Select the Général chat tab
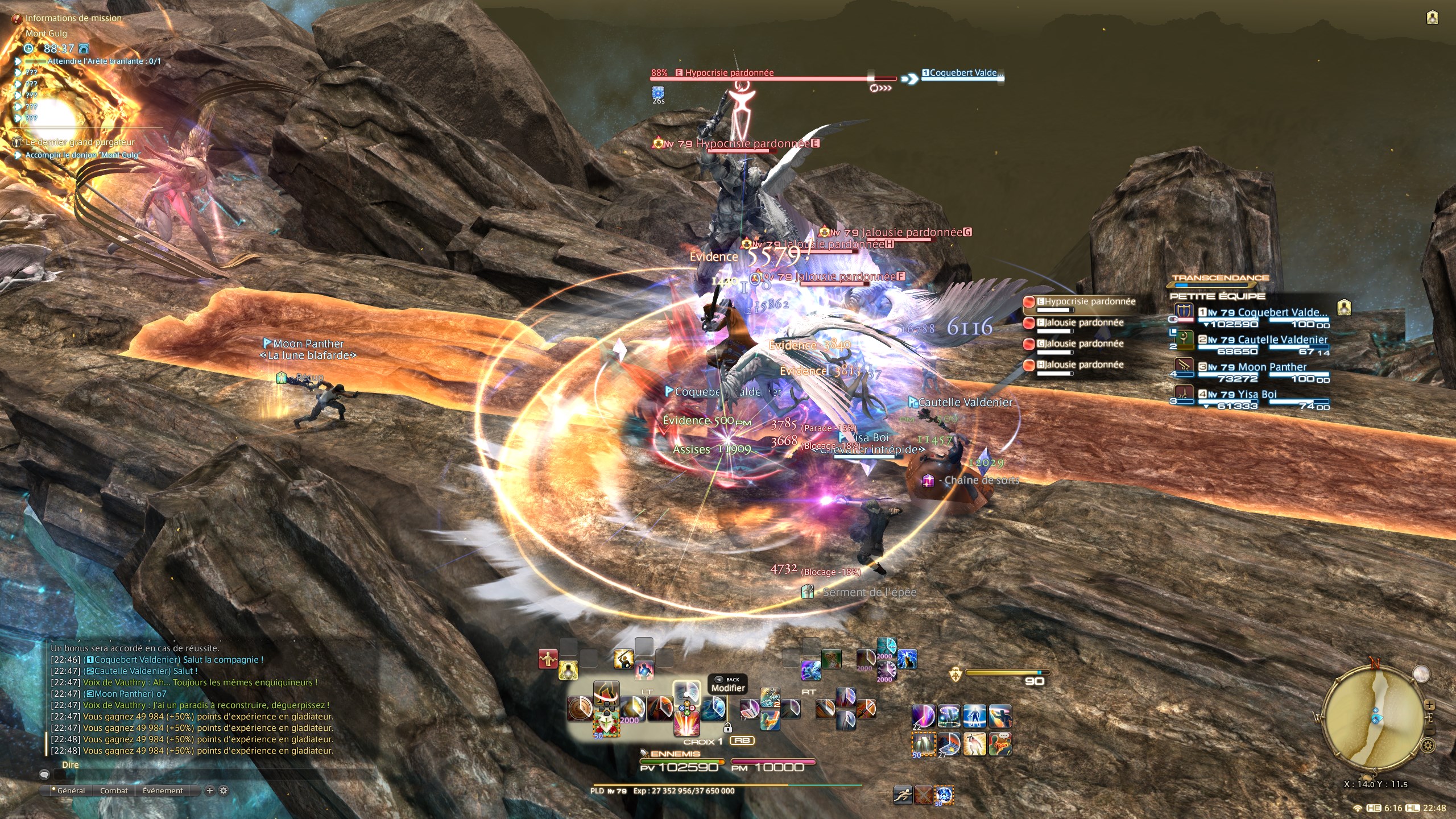 tap(71, 791)
